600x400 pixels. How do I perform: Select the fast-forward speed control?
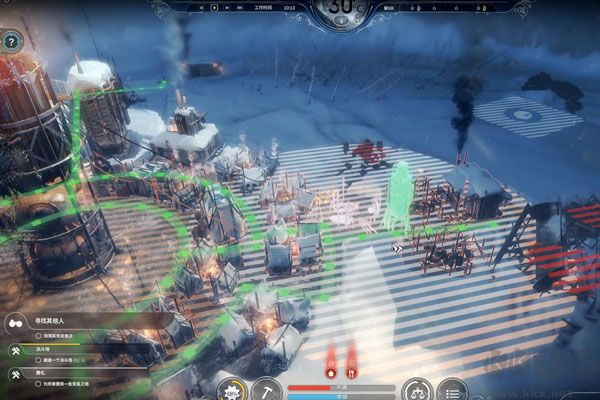point(241,8)
